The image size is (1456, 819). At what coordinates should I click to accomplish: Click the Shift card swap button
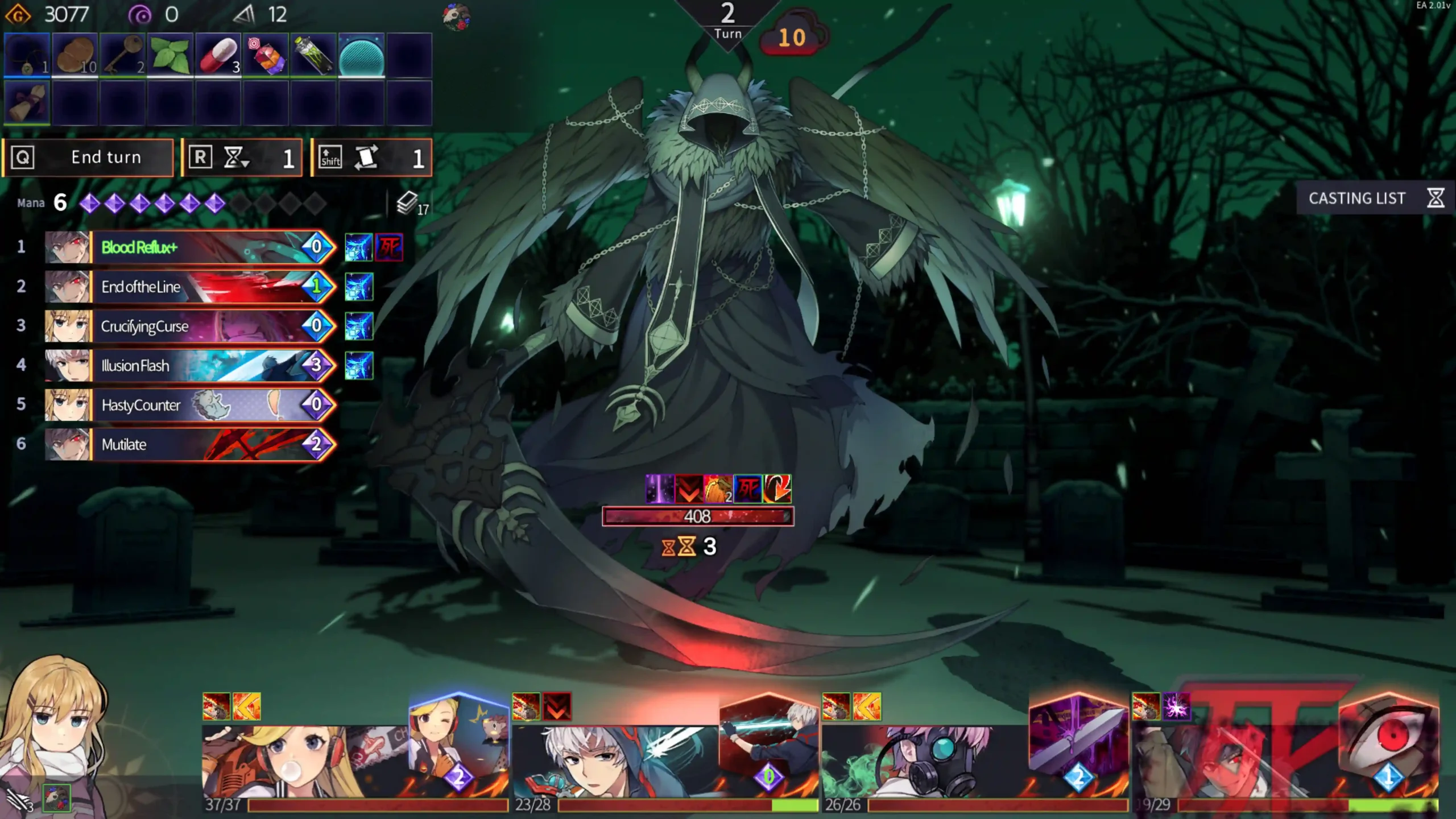(370, 158)
